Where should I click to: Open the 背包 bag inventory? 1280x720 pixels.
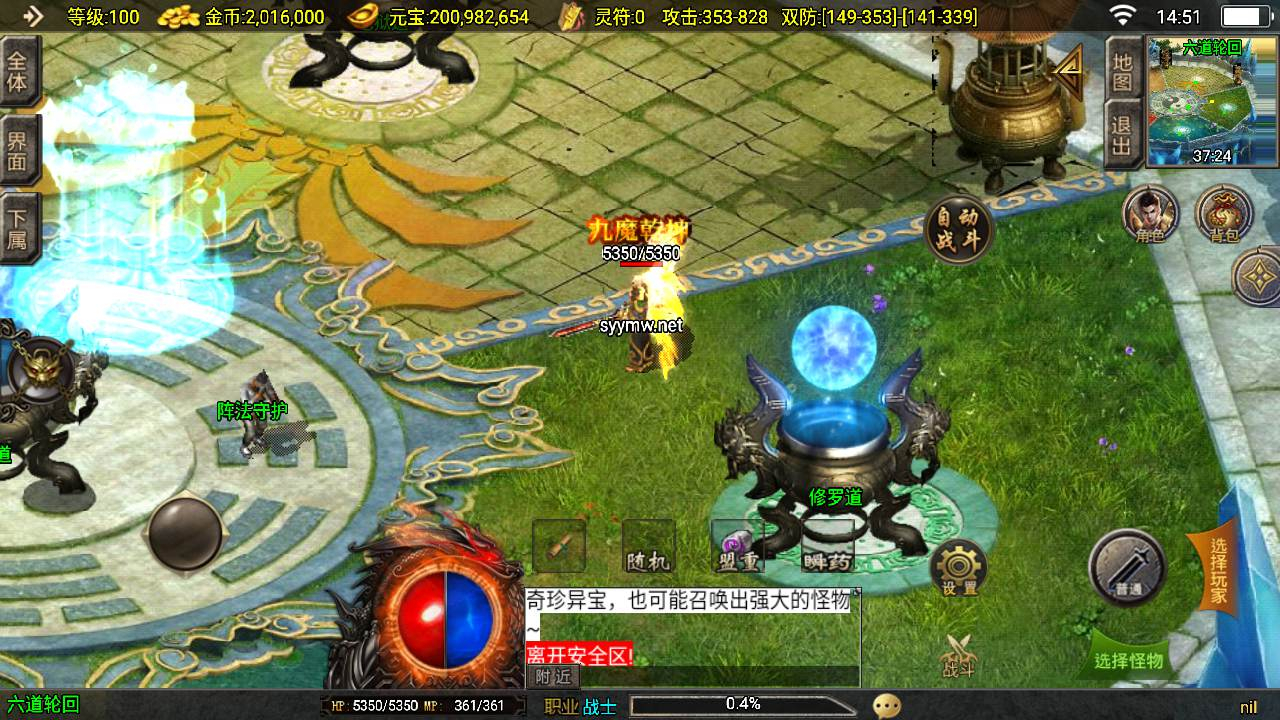(1223, 214)
